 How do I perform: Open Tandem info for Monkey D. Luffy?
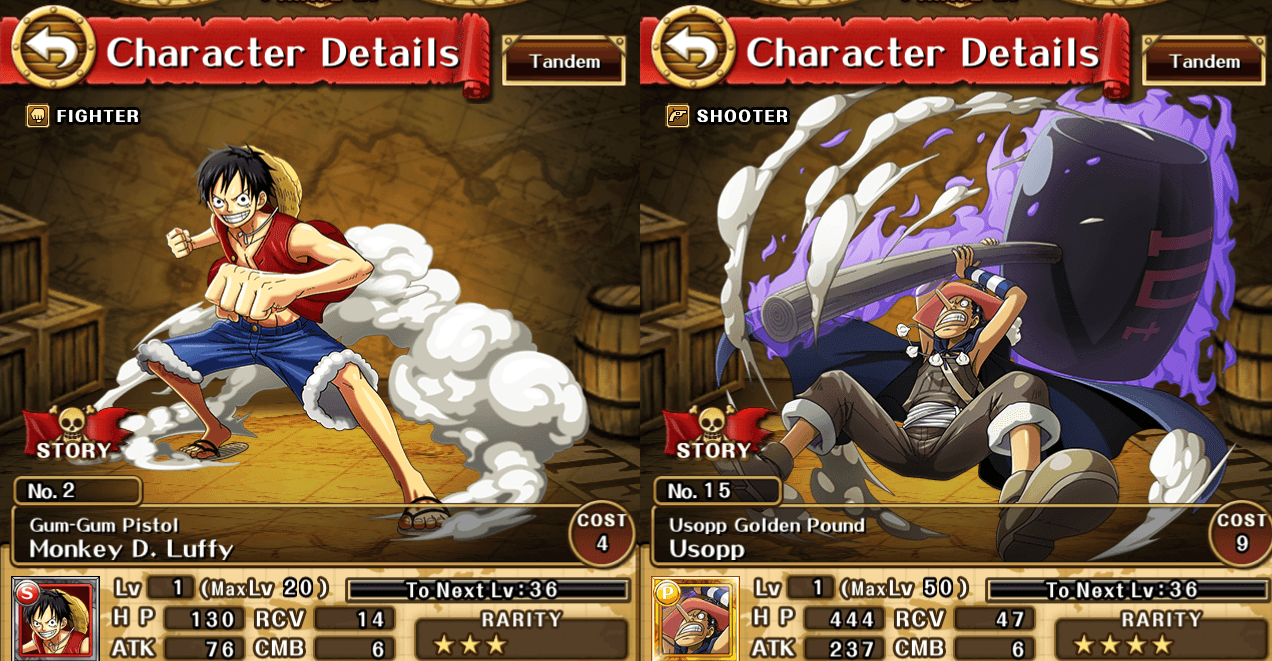point(564,61)
